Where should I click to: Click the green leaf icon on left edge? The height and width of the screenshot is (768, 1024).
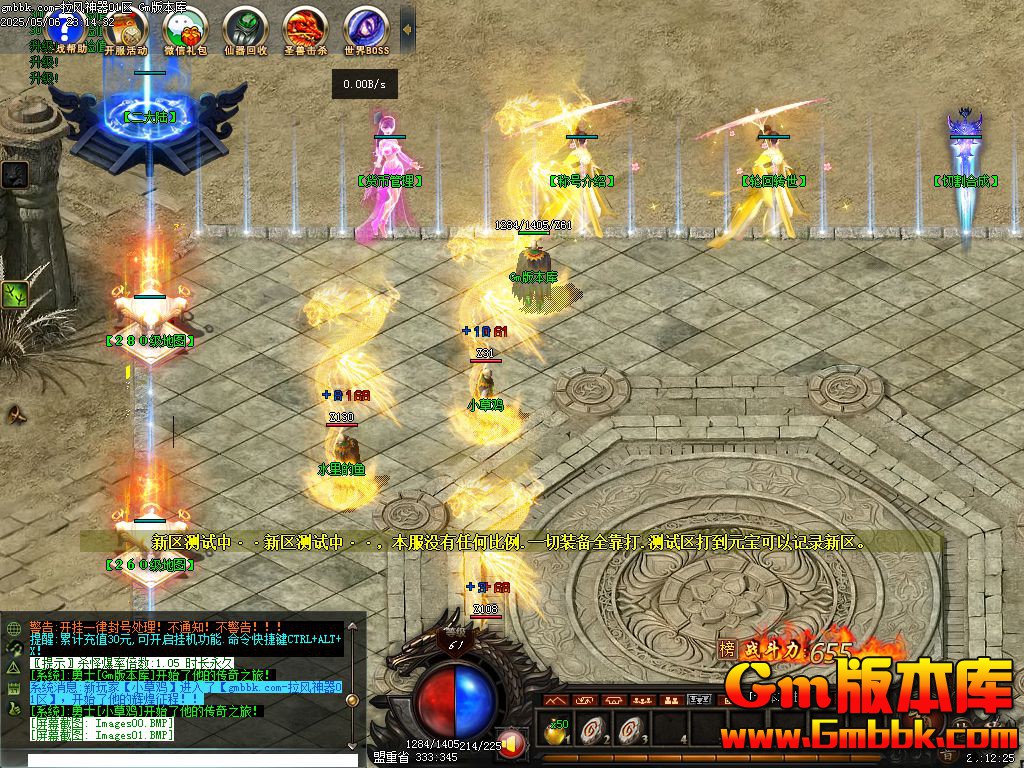(14, 295)
